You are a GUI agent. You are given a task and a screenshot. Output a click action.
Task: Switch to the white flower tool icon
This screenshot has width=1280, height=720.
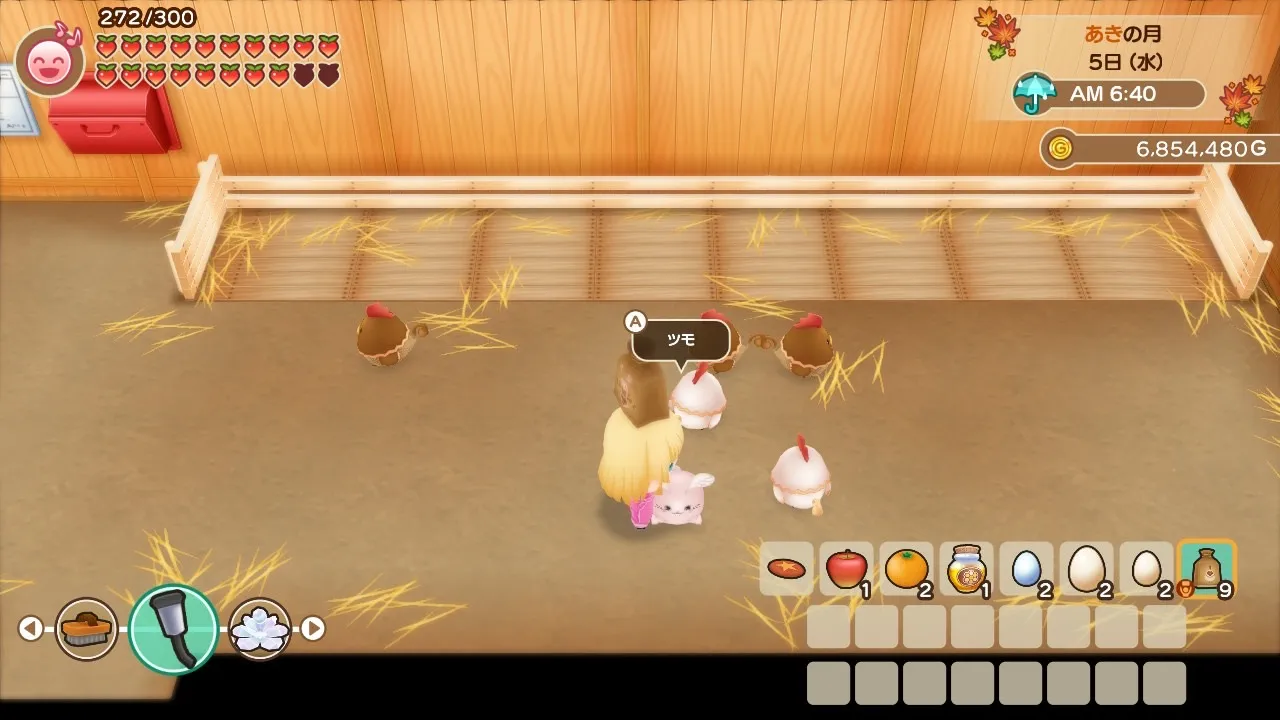(260, 628)
